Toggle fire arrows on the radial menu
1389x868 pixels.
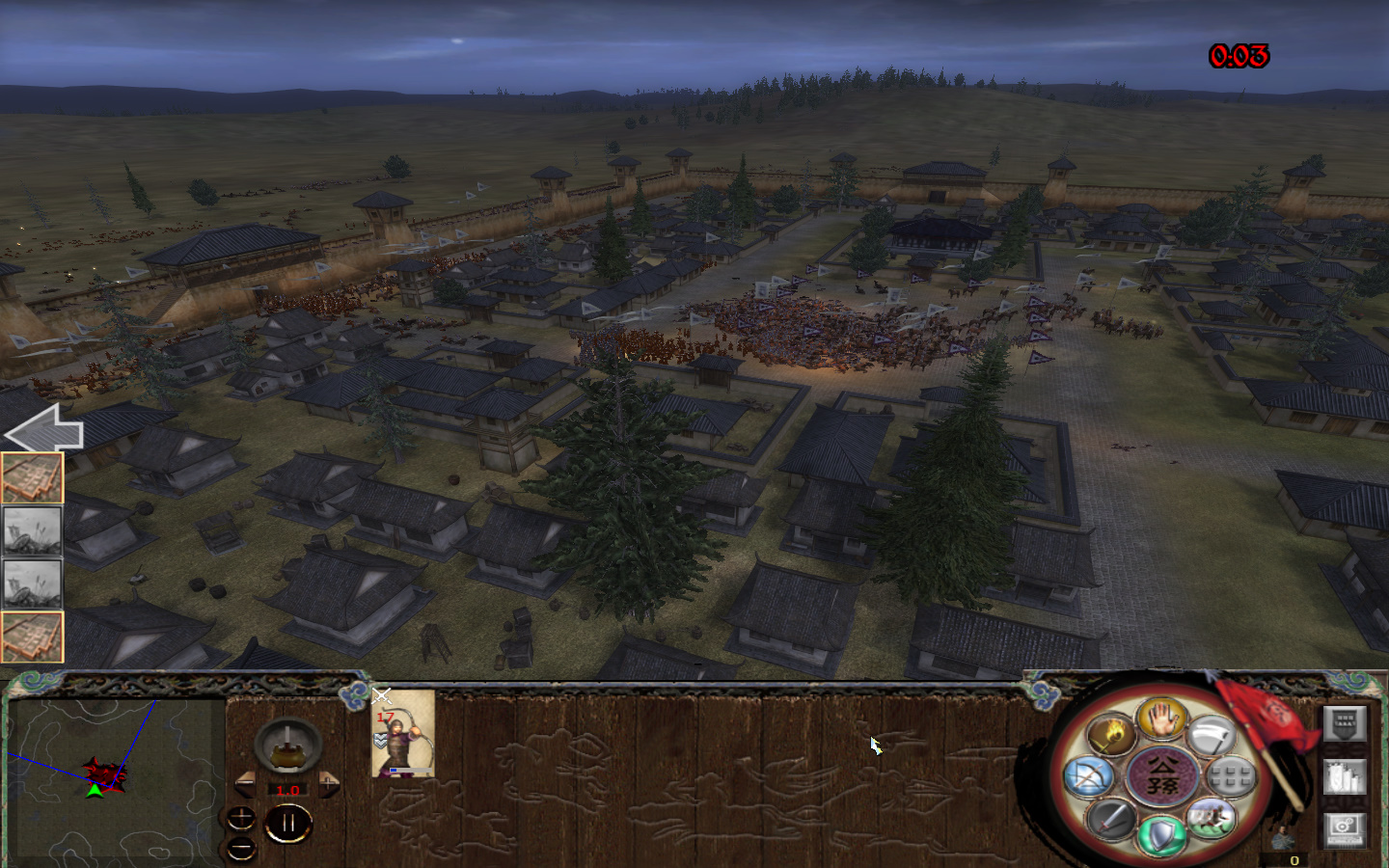pos(1110,734)
